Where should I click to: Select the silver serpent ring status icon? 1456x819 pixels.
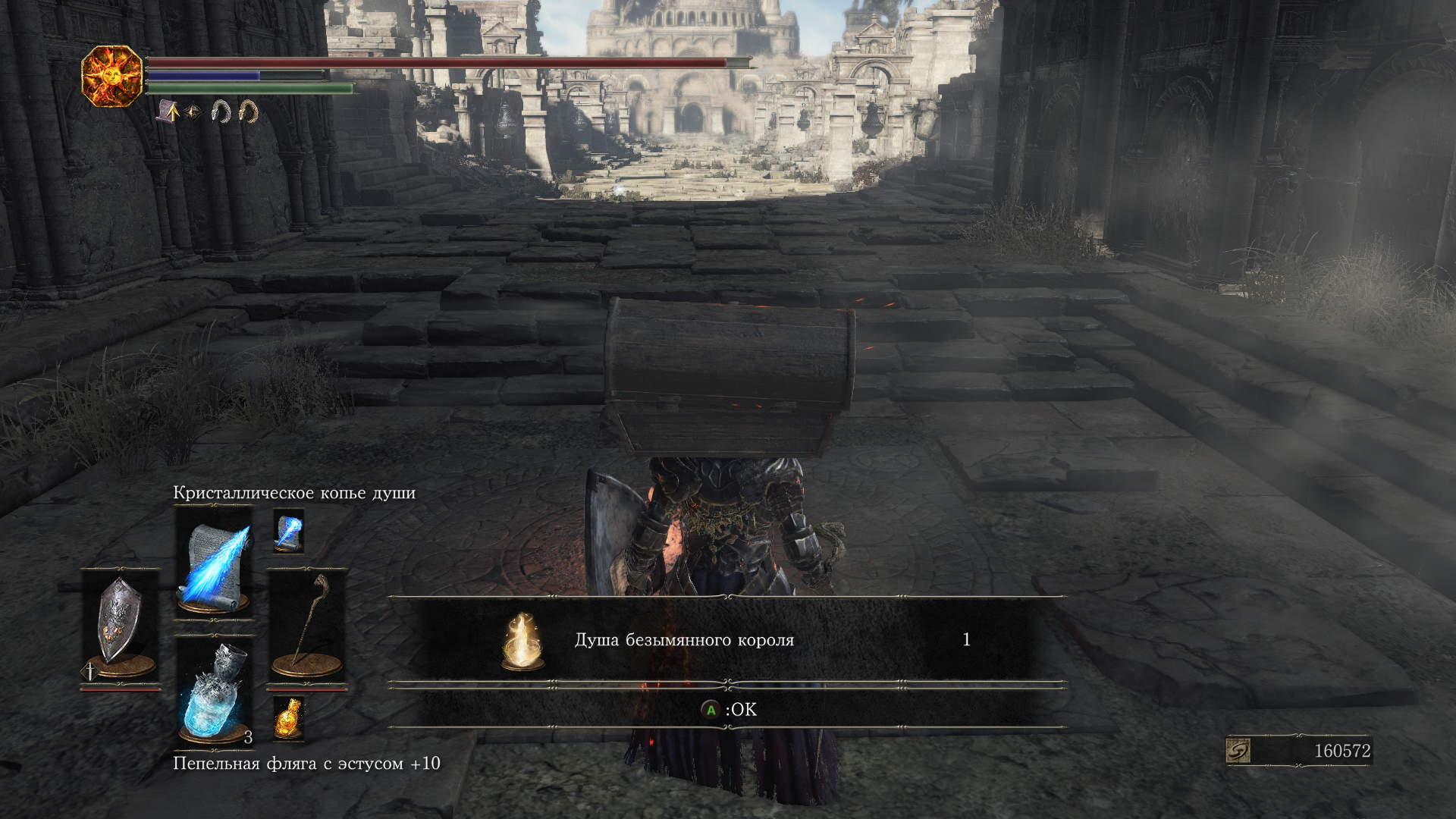(x=221, y=112)
